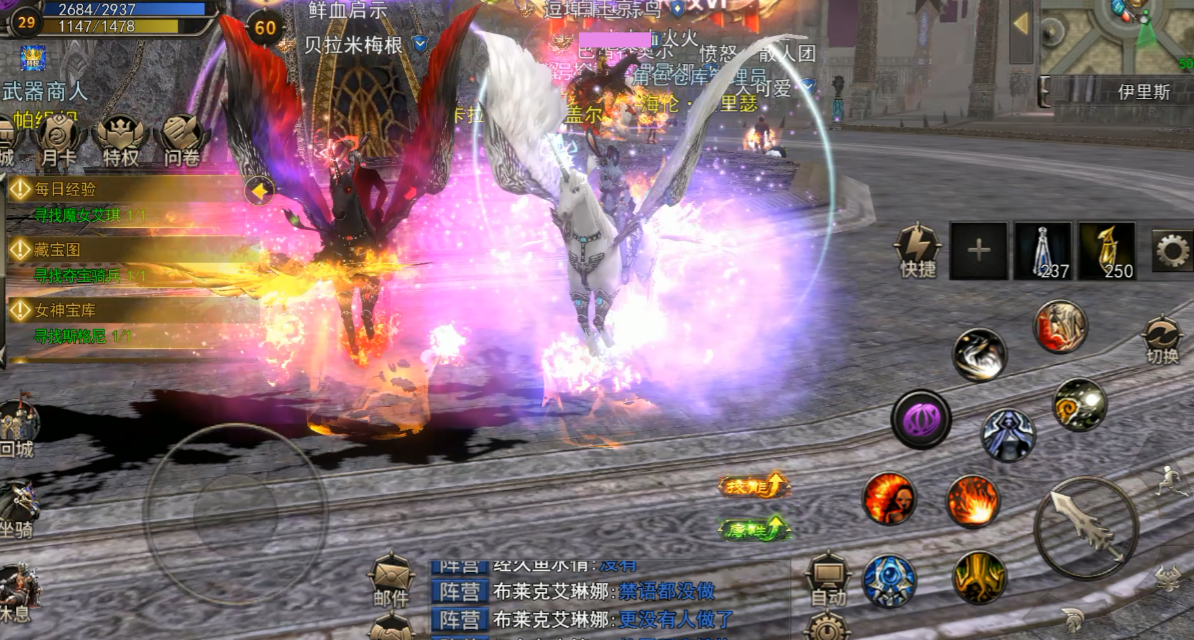Summon mount with the 坐骑 button
The width and height of the screenshot is (1194, 640).
[x=18, y=508]
